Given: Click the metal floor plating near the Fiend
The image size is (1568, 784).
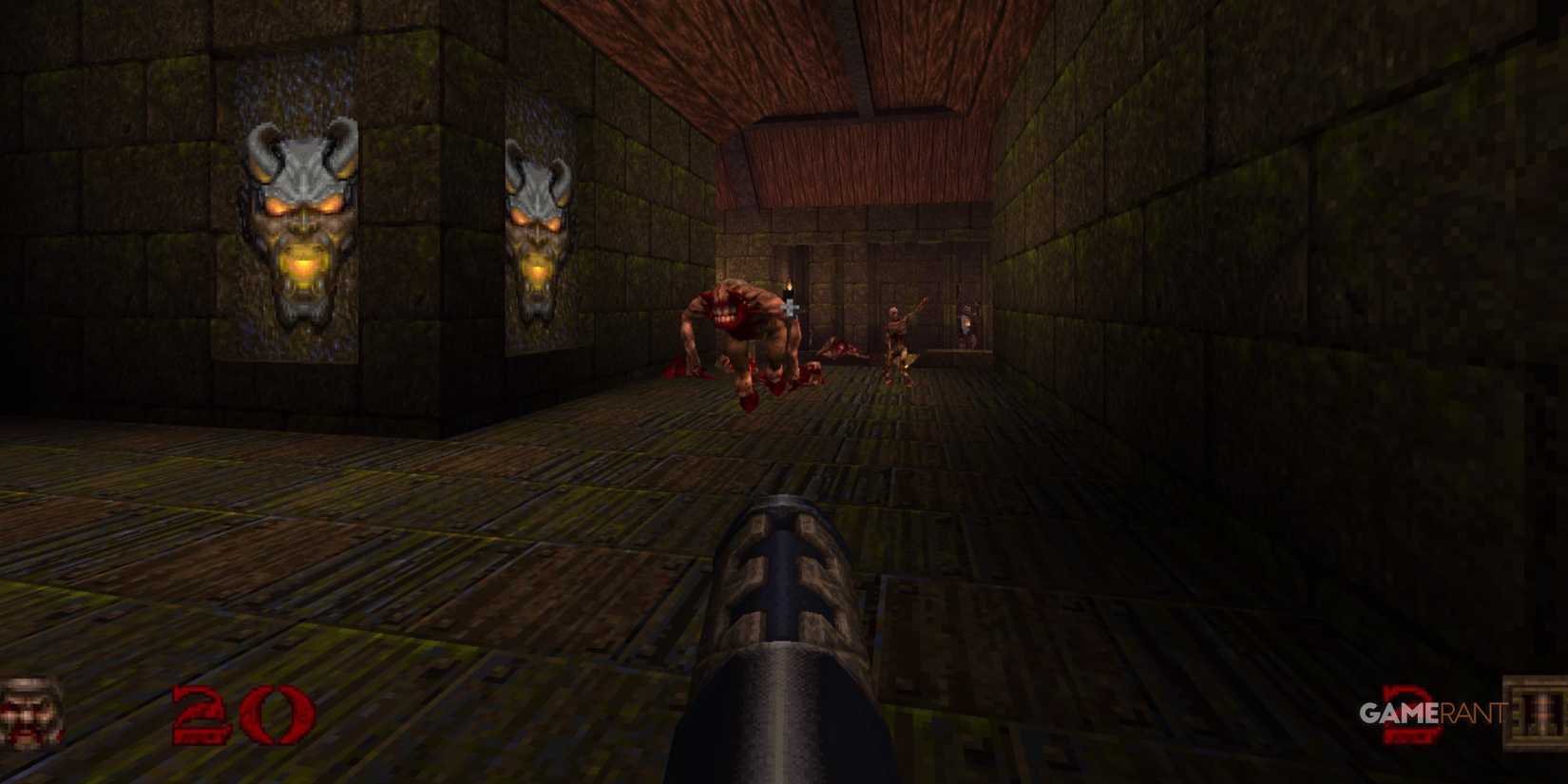Looking at the screenshot, I should click(x=760, y=447).
